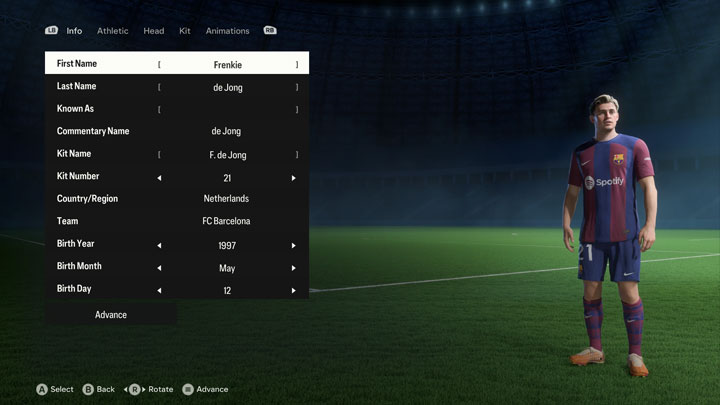Raise the Birth Year with right arrow
Image resolution: width=720 pixels, height=405 pixels.
pos(294,245)
